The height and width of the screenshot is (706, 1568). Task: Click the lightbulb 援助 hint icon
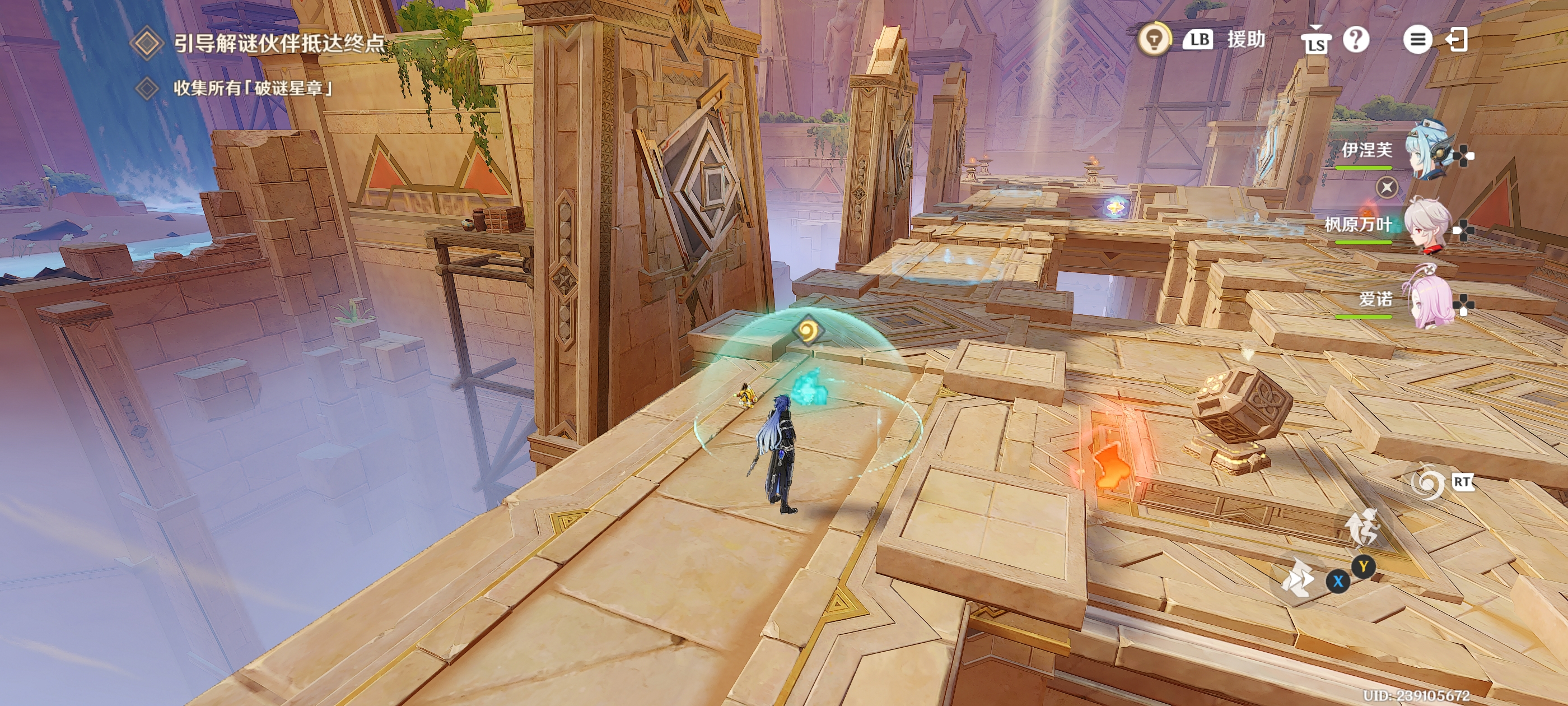(x=1154, y=40)
